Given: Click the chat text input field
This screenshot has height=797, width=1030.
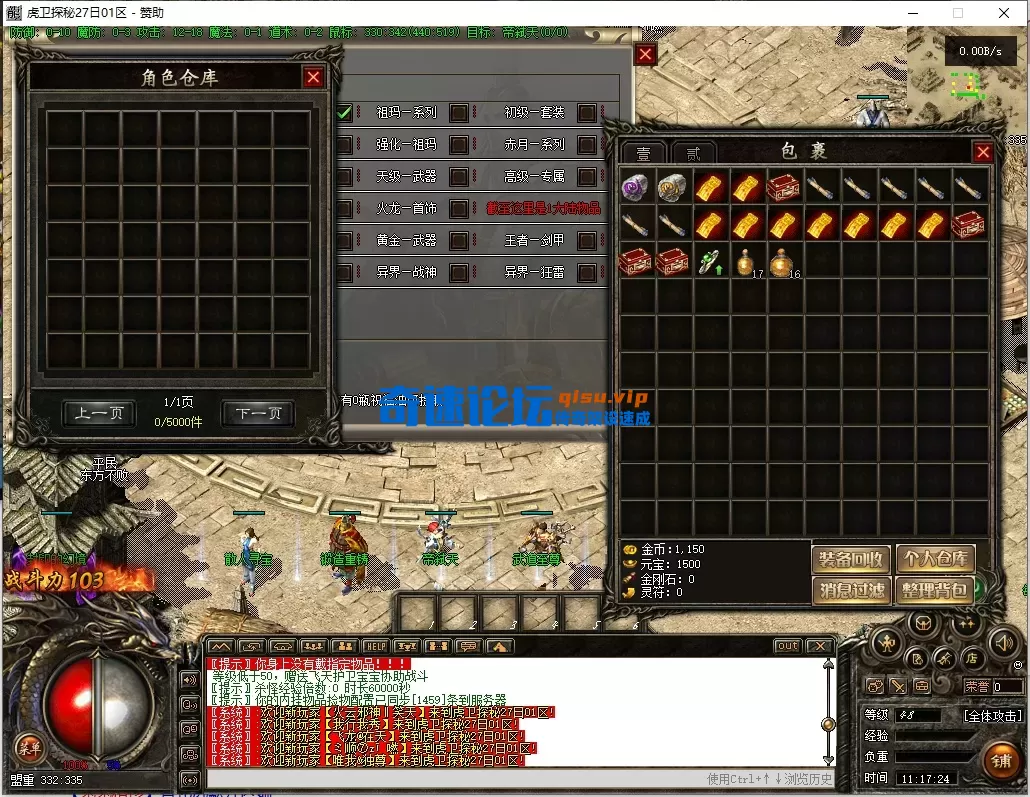Looking at the screenshot, I should coord(450,778).
